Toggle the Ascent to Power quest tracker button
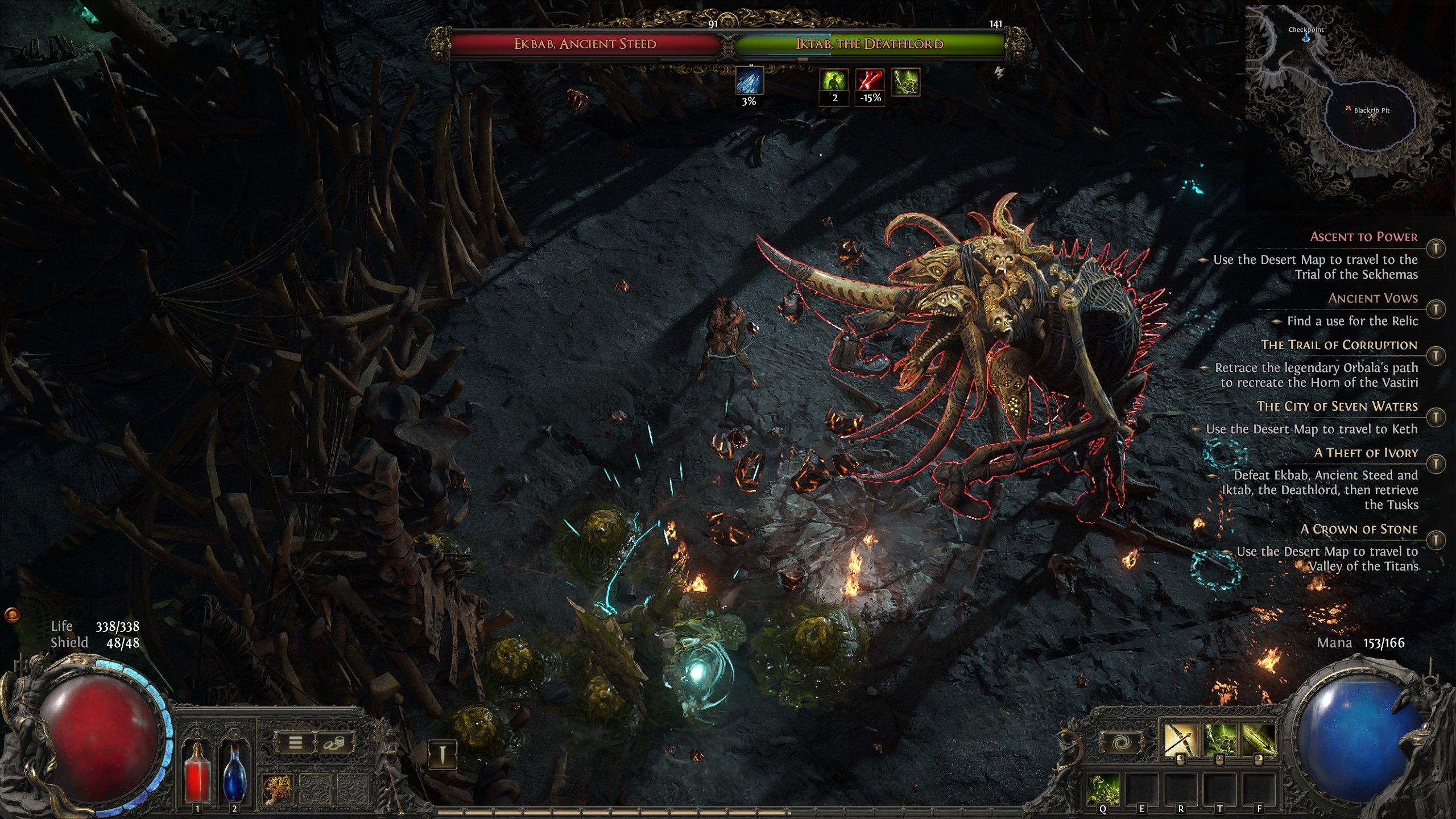 1437,248
